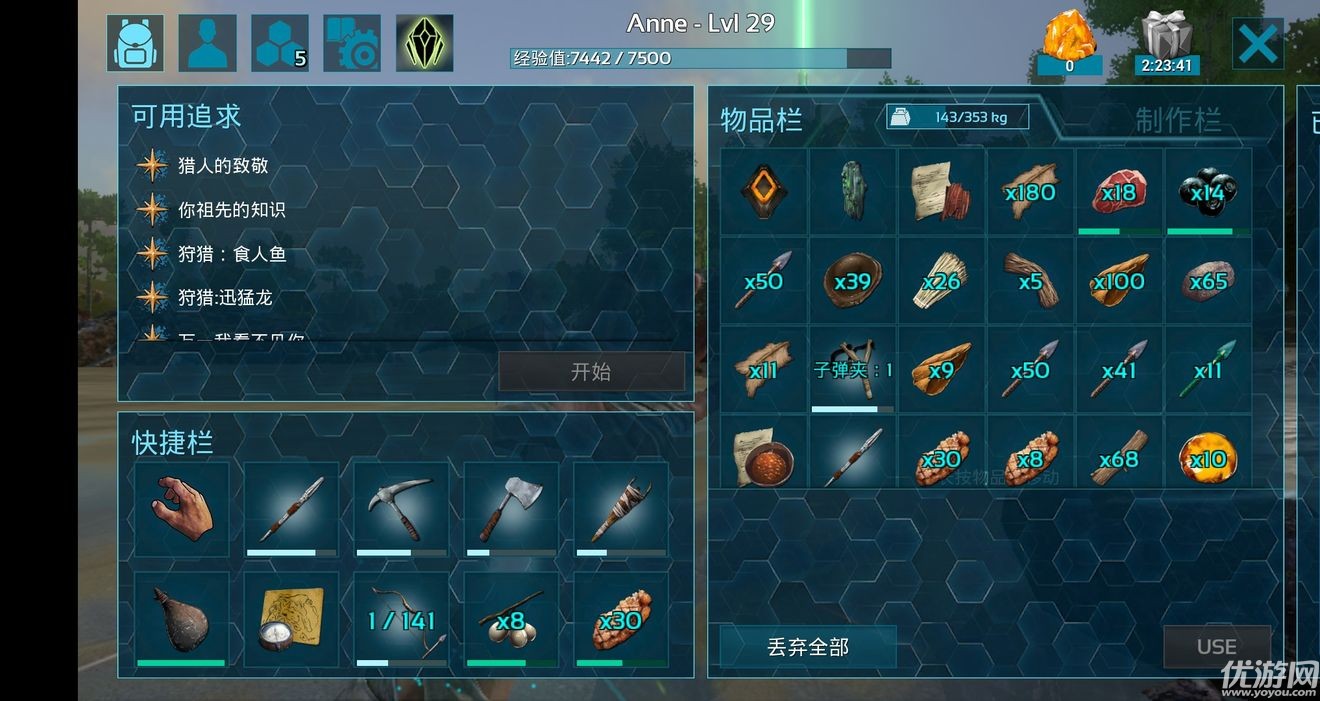
Task: Select the slingshot inventory slot
Action: [x=852, y=369]
